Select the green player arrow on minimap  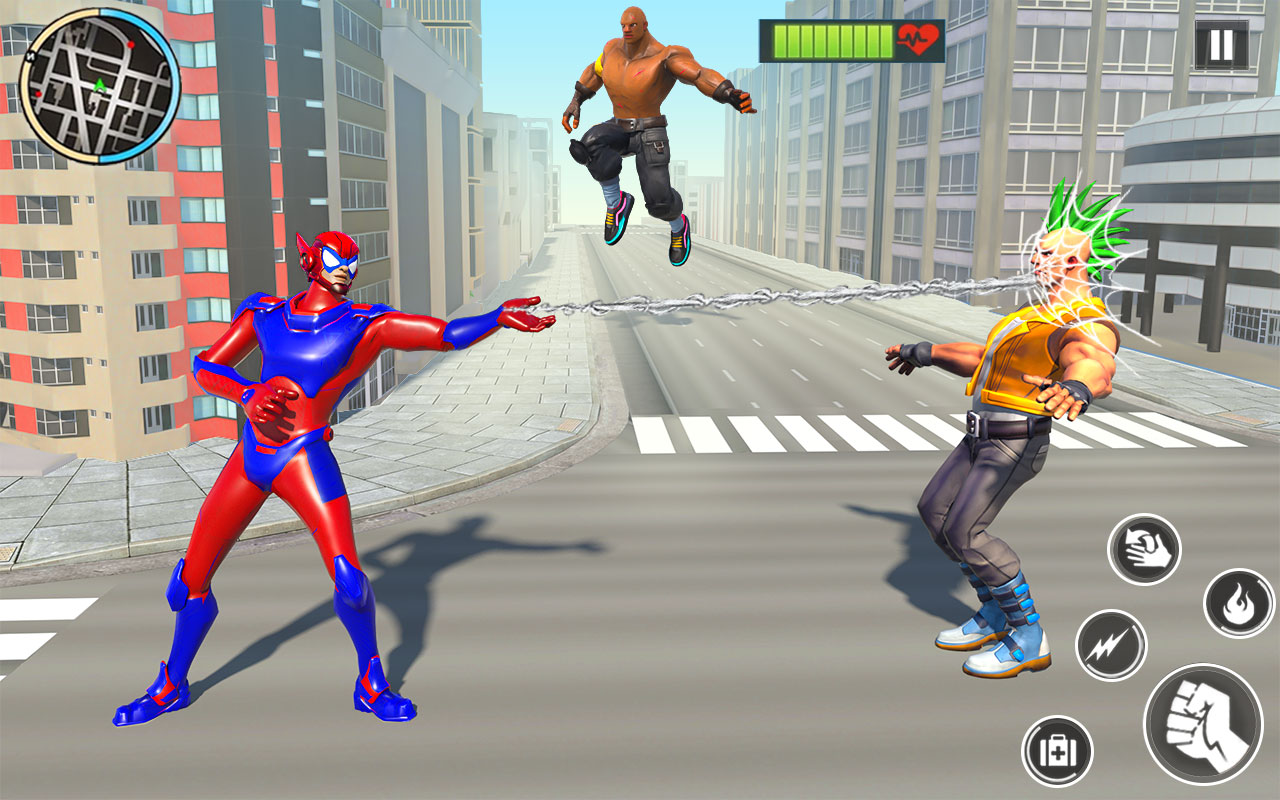click(99, 85)
